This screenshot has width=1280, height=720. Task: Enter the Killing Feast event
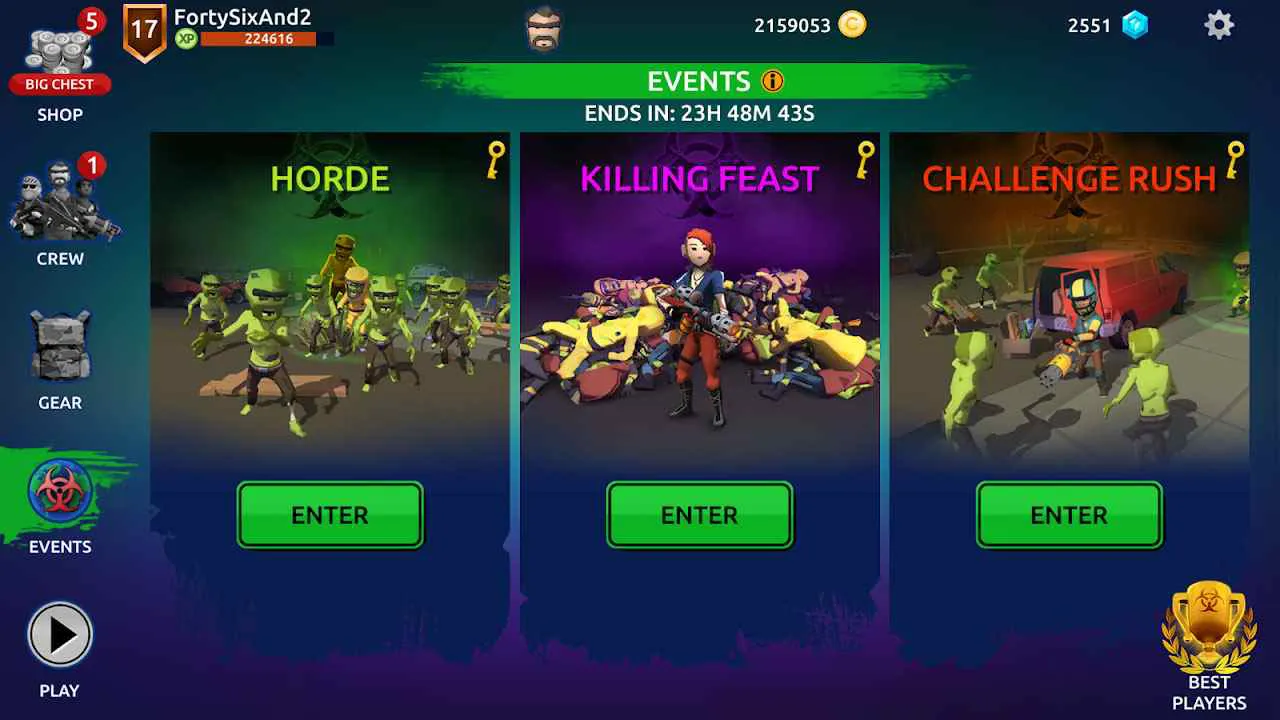click(x=699, y=515)
